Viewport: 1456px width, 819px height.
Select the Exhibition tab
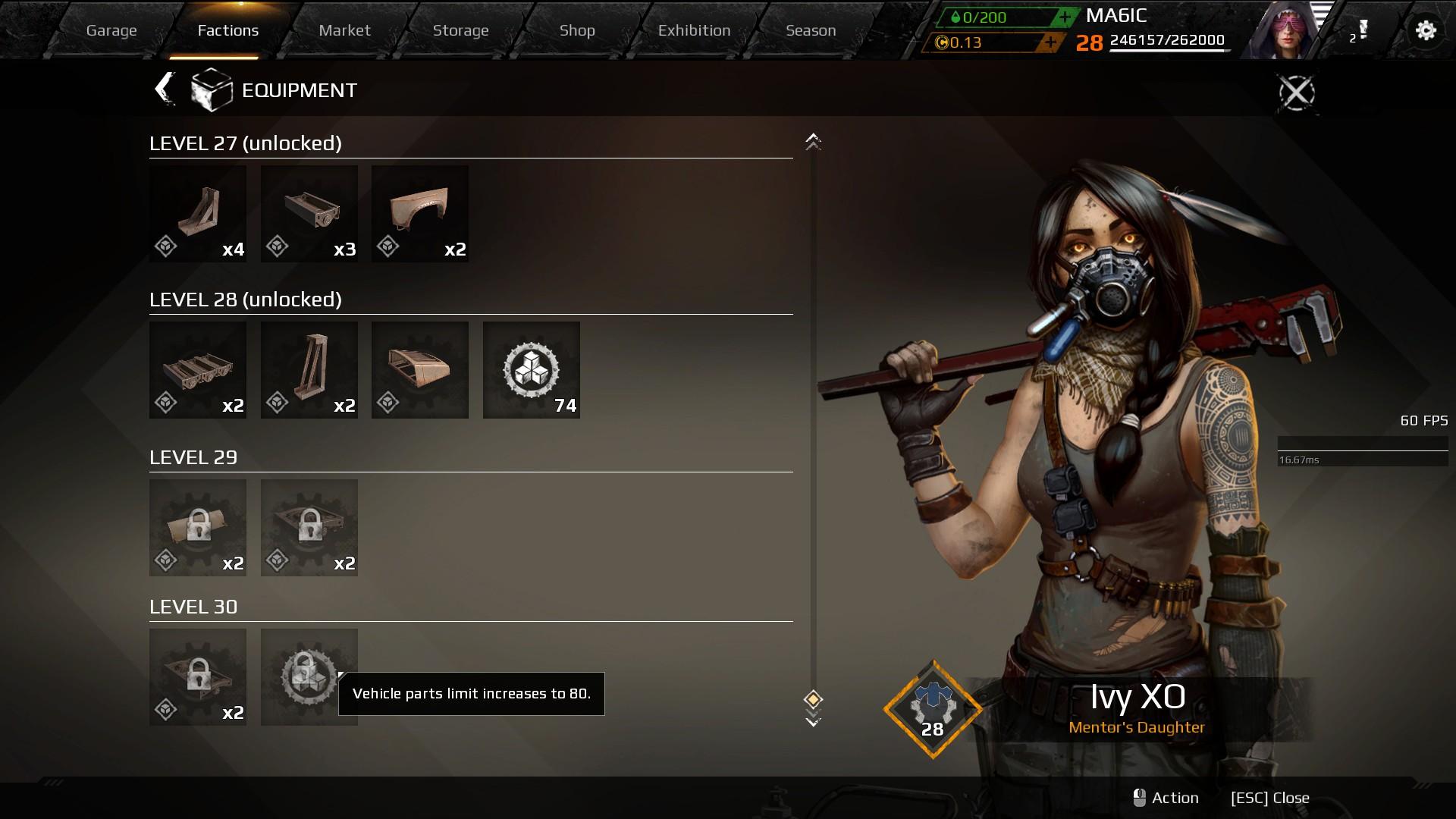tap(694, 30)
